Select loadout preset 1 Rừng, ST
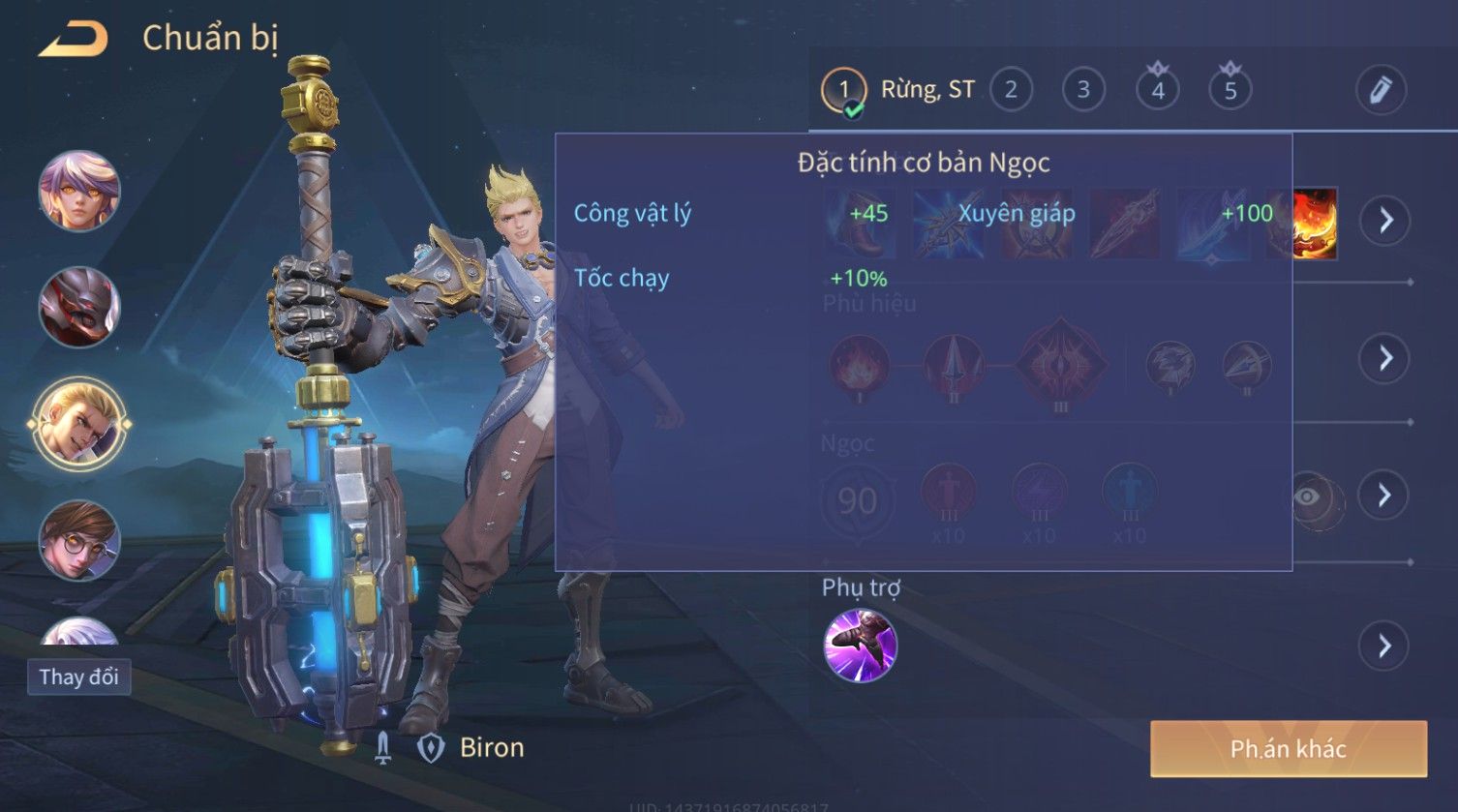This screenshot has width=1458, height=812. [x=844, y=91]
